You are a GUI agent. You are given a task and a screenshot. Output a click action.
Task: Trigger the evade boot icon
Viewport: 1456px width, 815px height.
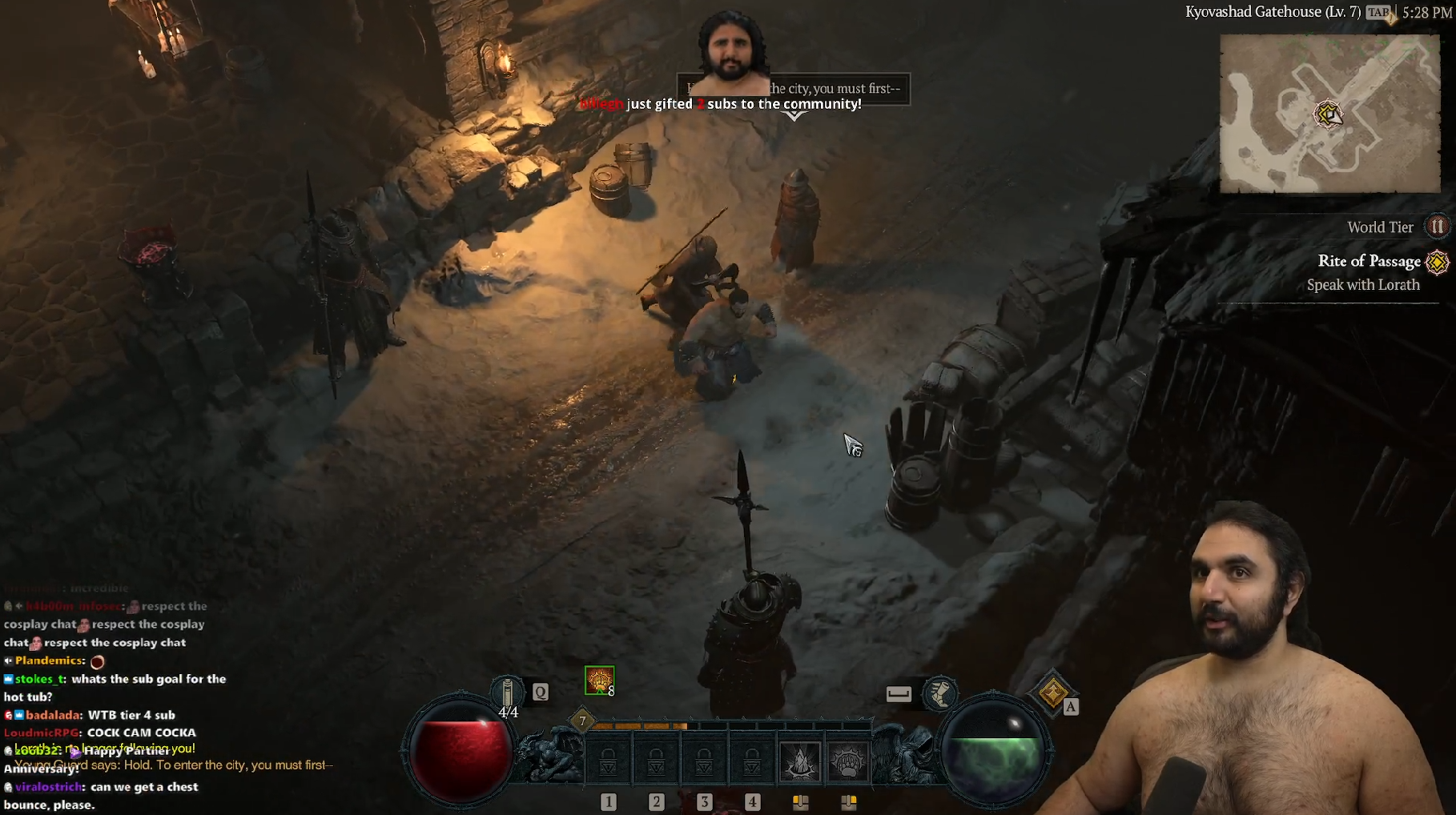(939, 693)
